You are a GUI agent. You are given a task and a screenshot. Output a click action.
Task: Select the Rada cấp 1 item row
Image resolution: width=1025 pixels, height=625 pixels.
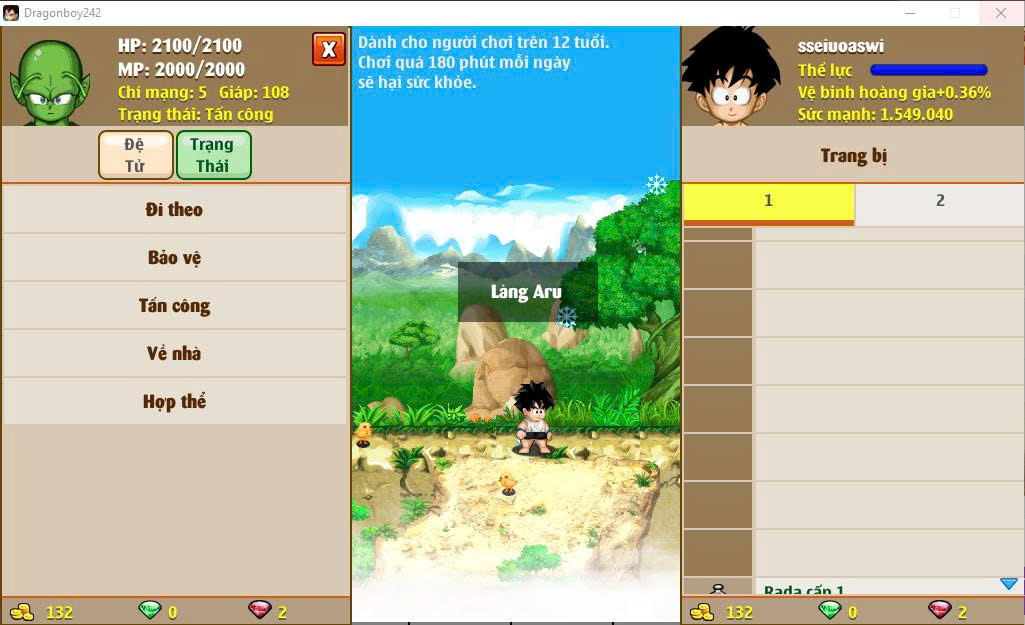point(870,589)
